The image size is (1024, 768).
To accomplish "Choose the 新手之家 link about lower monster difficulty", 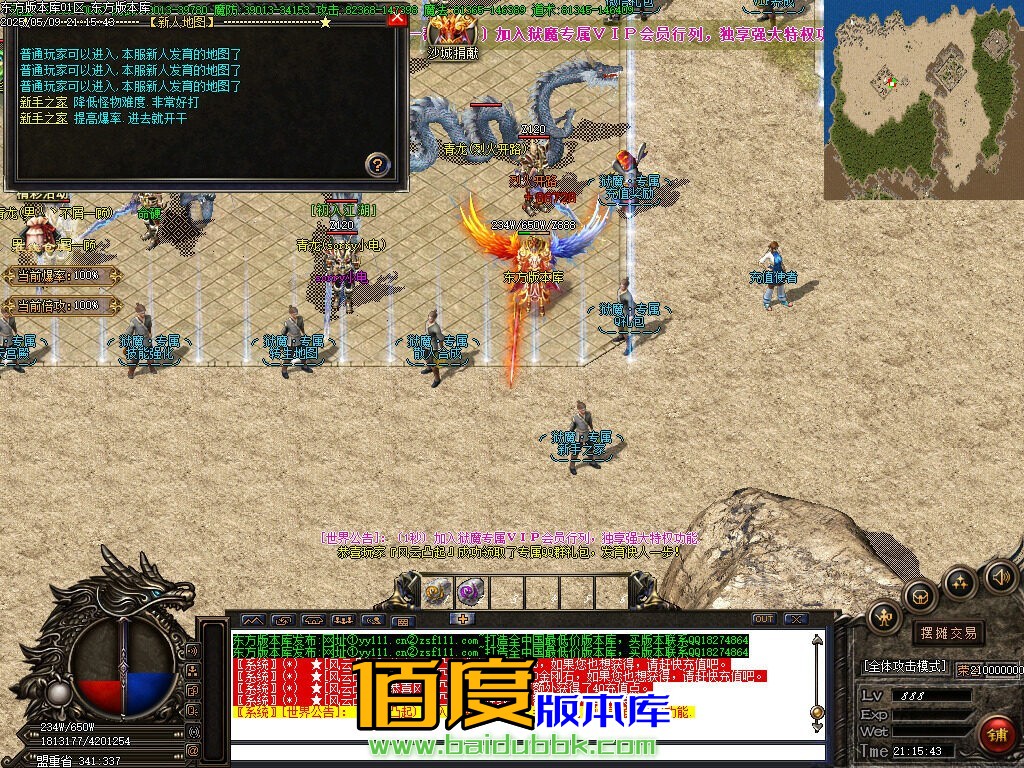I will pyautogui.click(x=44, y=102).
